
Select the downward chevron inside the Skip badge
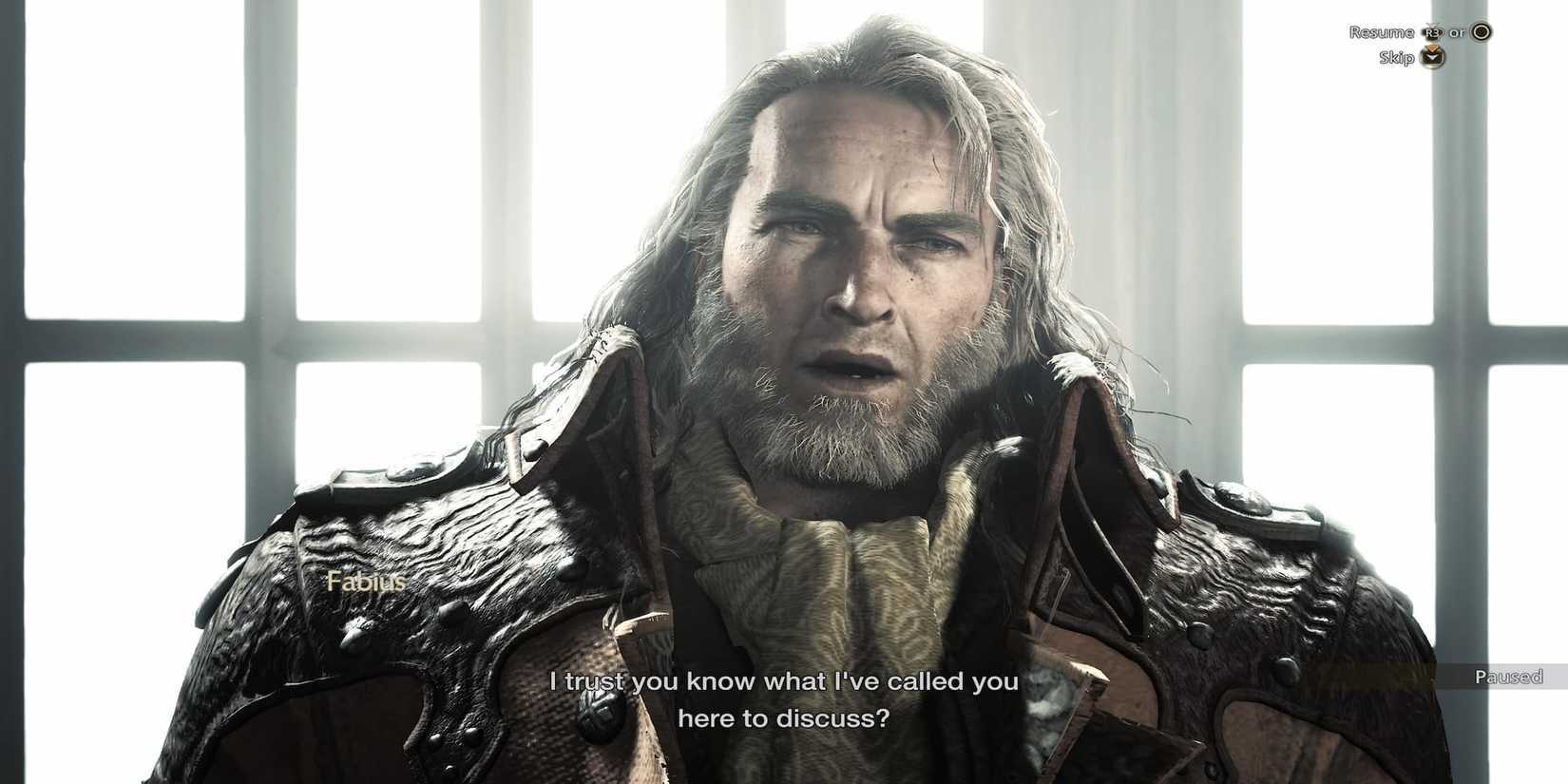pos(1432,59)
